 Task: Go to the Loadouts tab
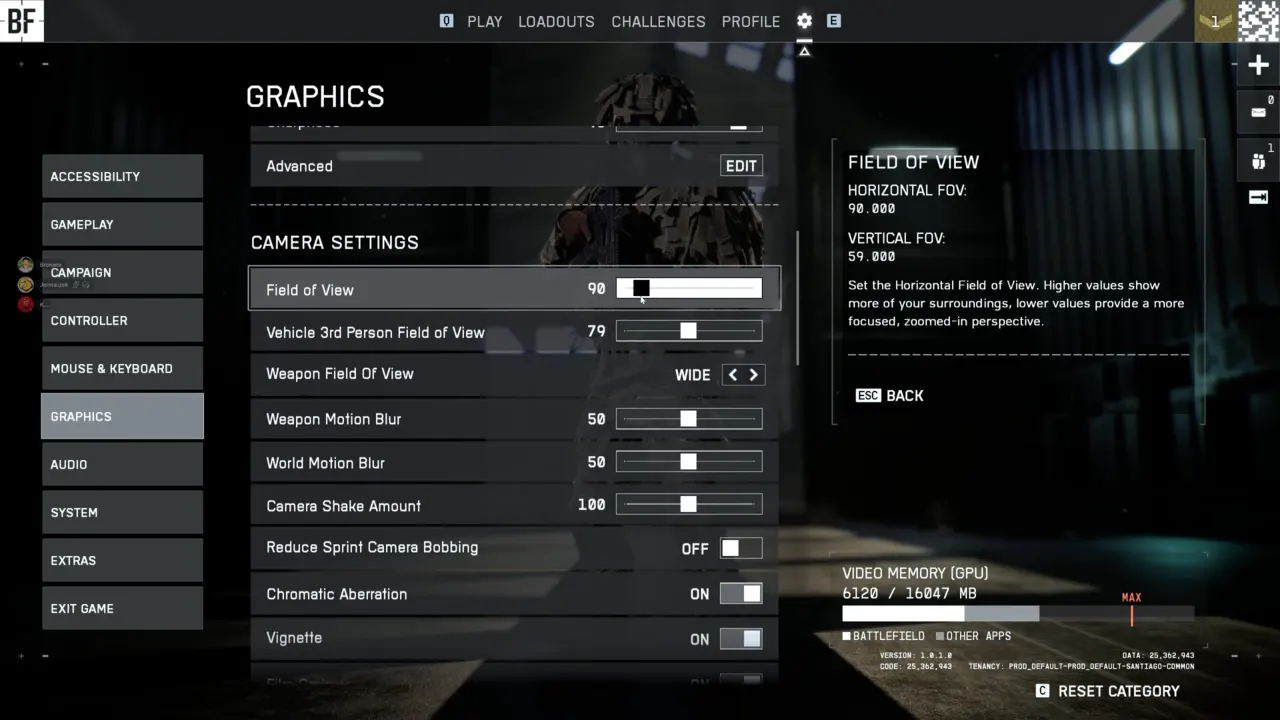tap(556, 21)
